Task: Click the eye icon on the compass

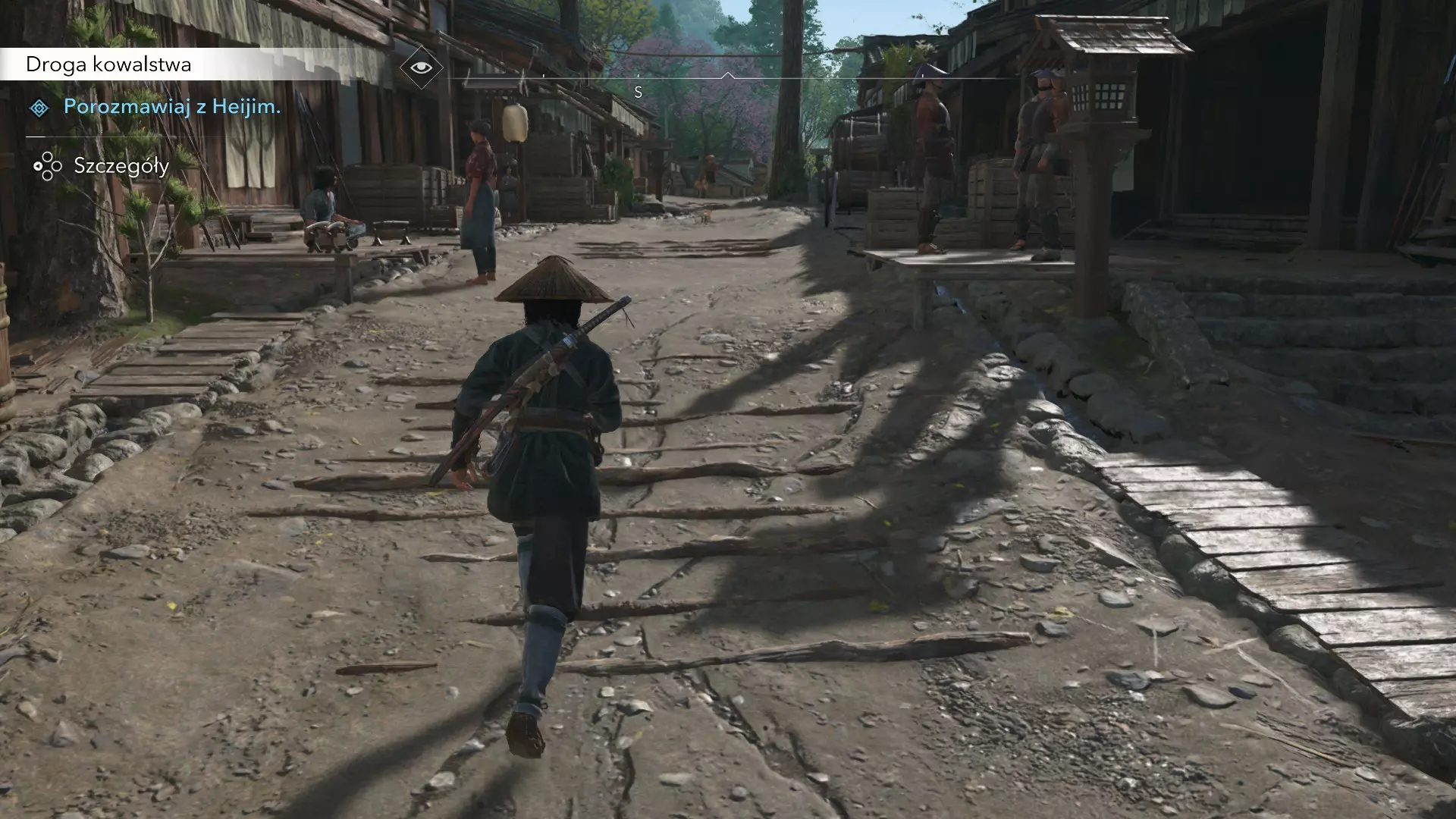Action: [x=421, y=67]
